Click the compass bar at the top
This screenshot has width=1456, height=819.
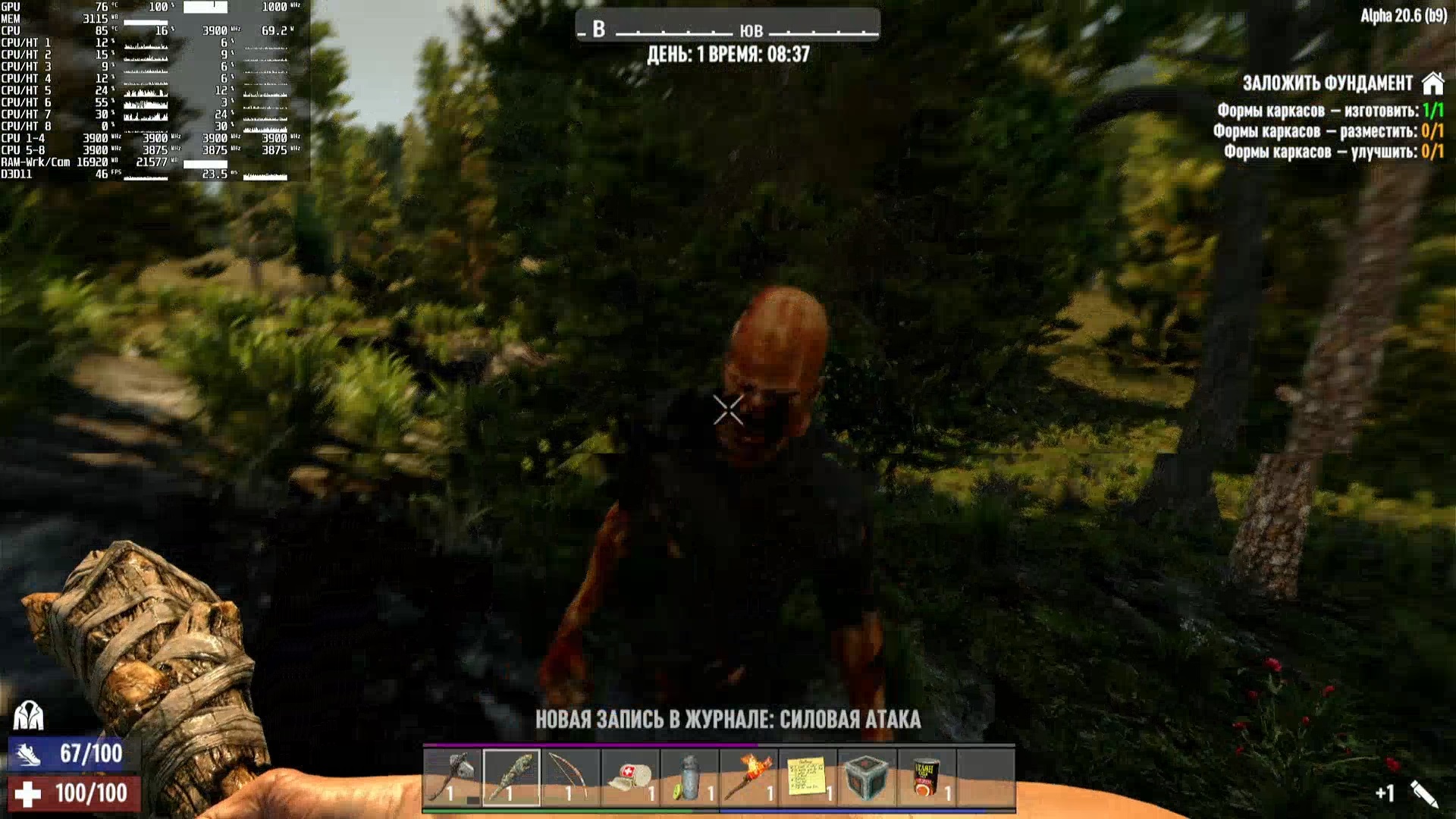[x=728, y=29]
